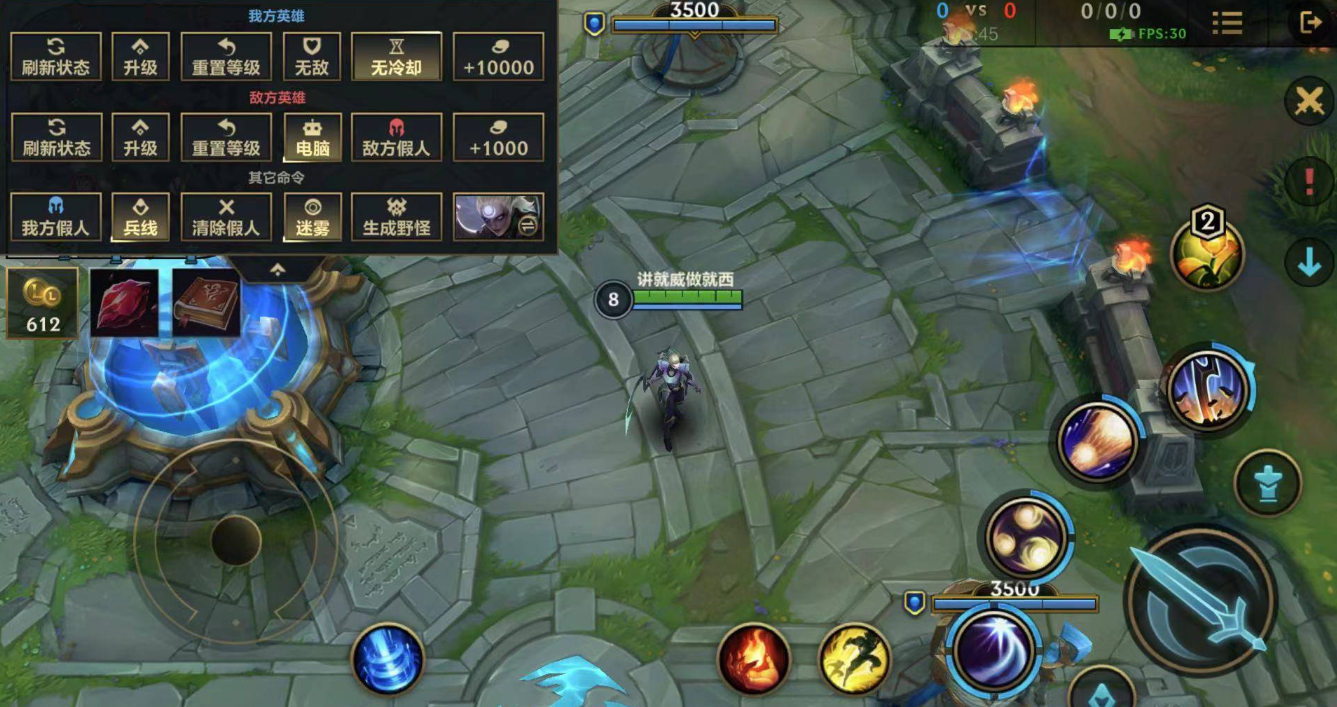1337x707 pixels.
Task: Add gold with the +10000 button
Action: (x=498, y=57)
